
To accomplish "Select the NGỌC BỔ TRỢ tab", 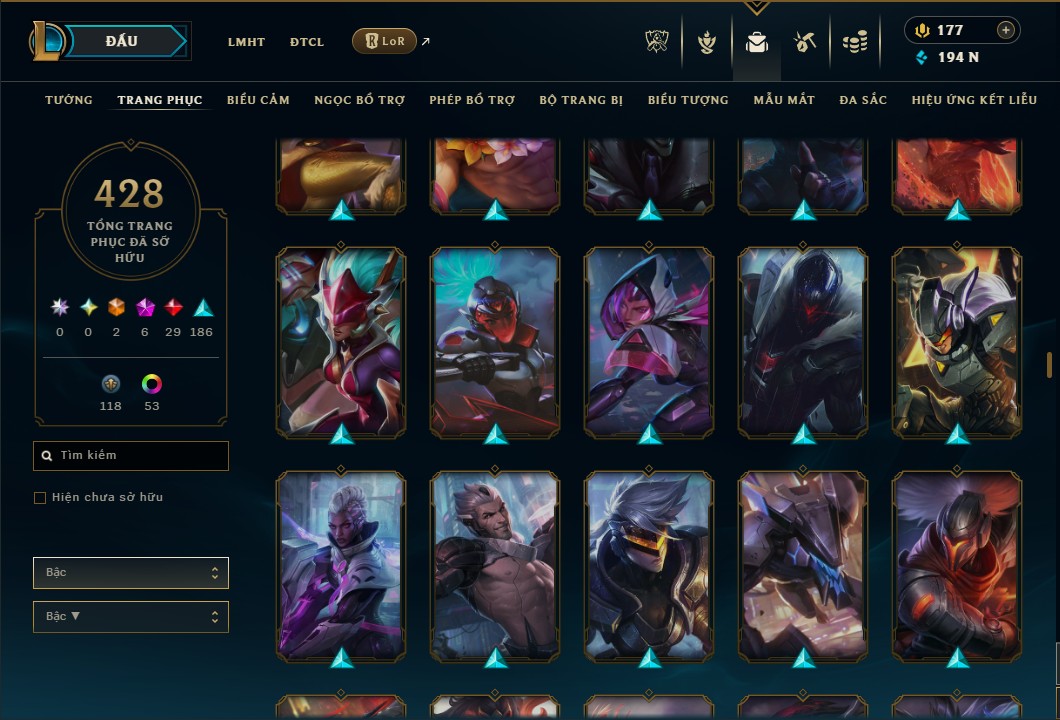I will [x=359, y=100].
